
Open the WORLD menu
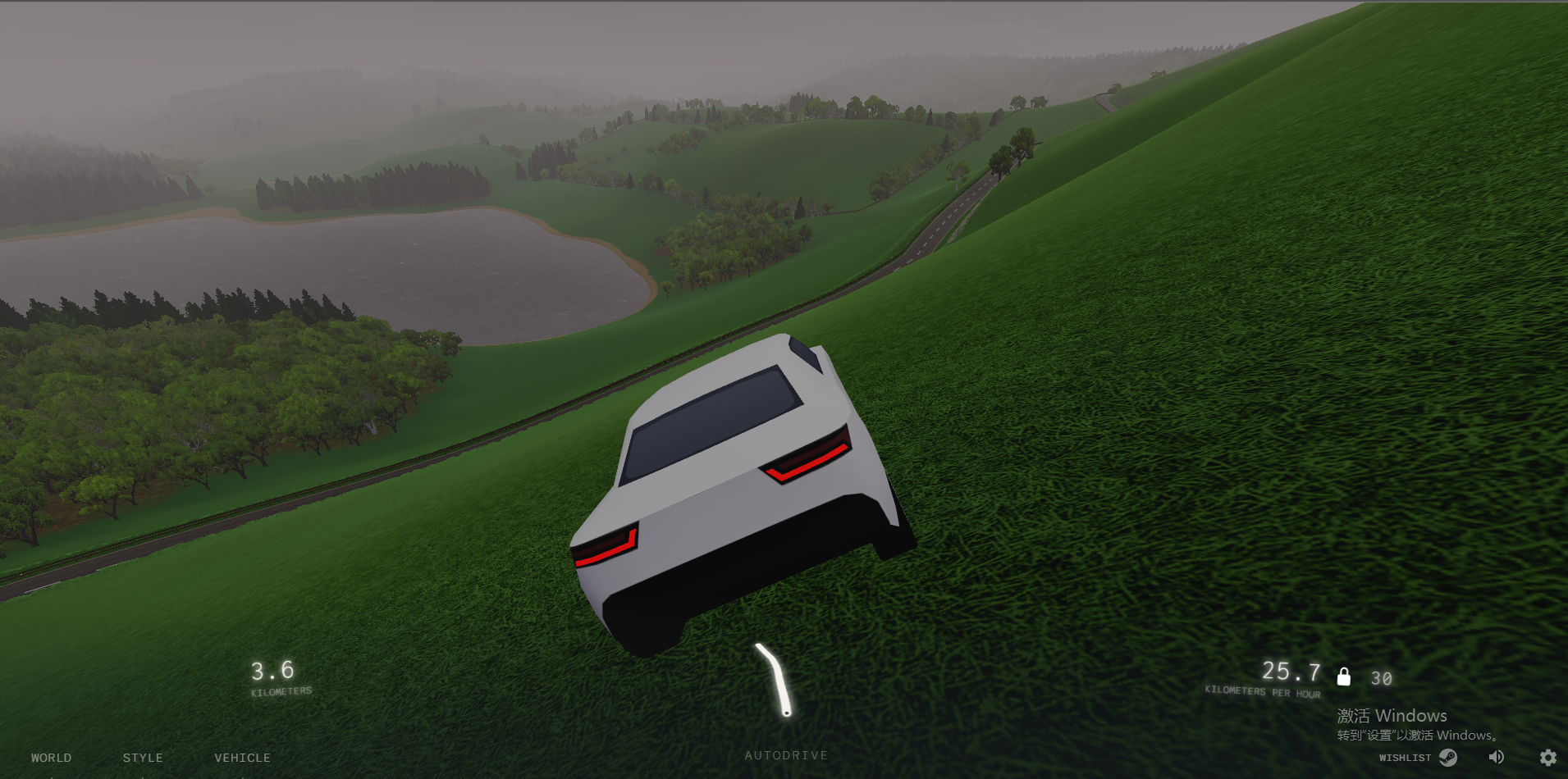click(51, 757)
